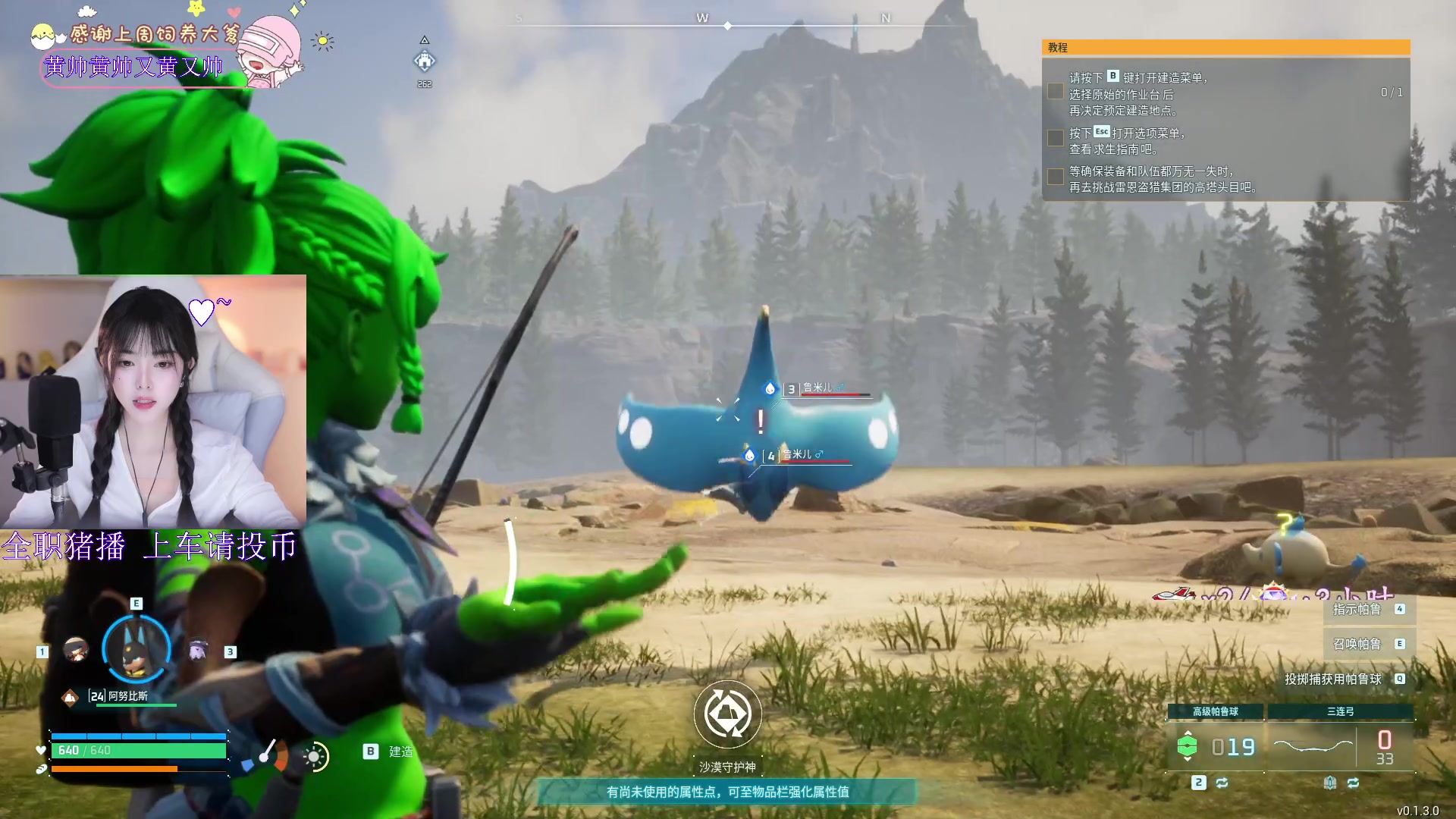1456x819 pixels.
Task: Click the streamer webcam overlay
Action: pyautogui.click(x=153, y=401)
